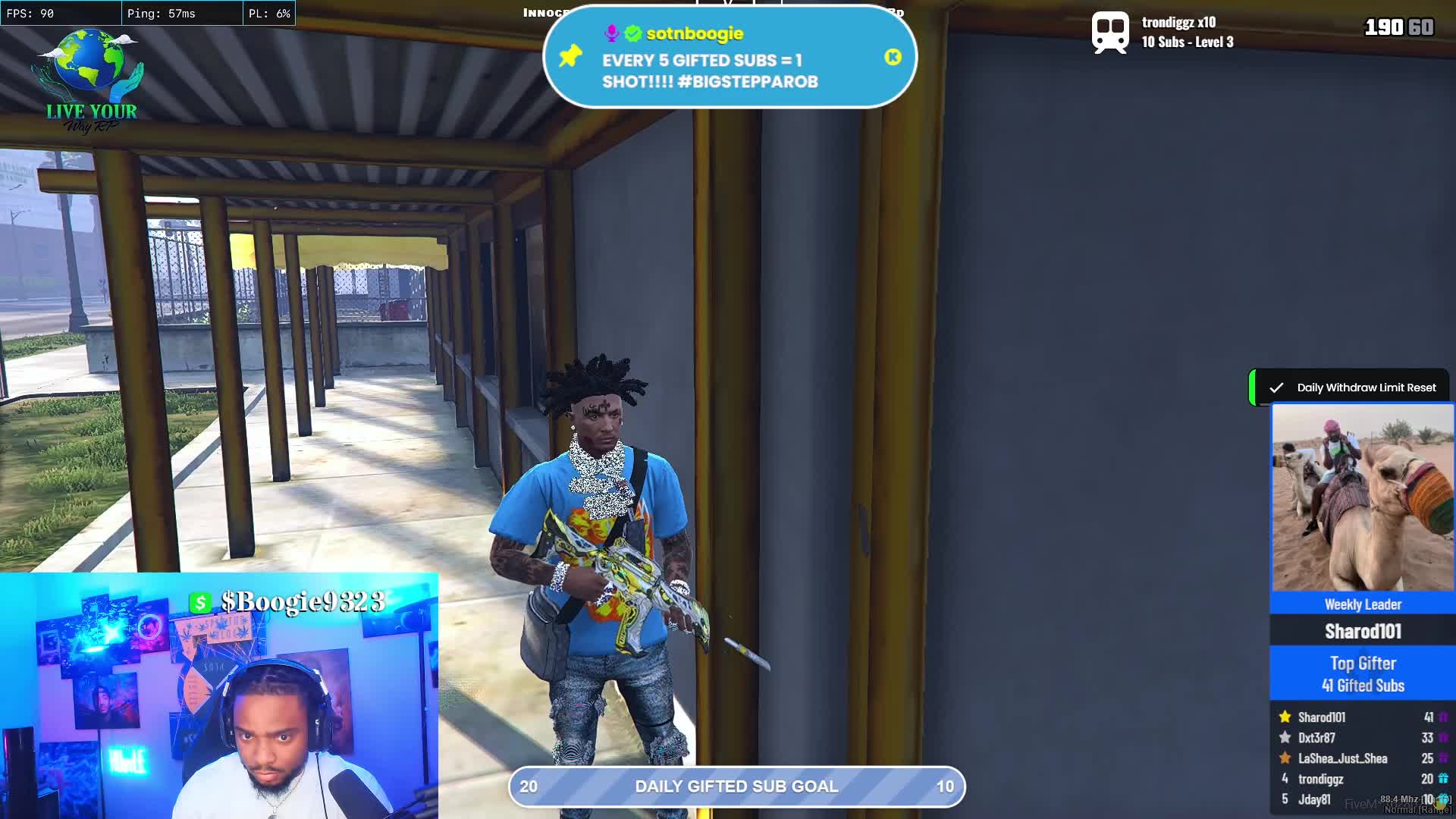
Task: Select trondiggz in the leaderboard list
Action: [1362, 779]
